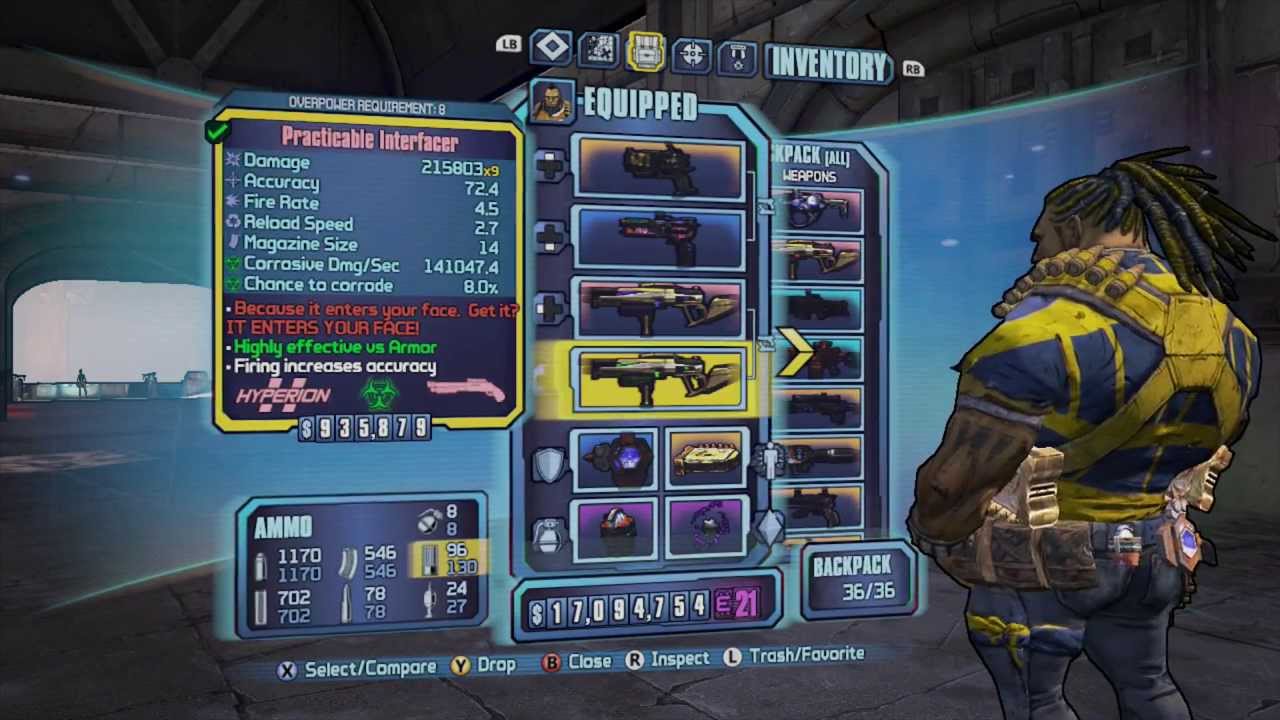Screen dimensions: 1280x720
Task: Select the equipped grenade mod slot
Action: click(616, 527)
